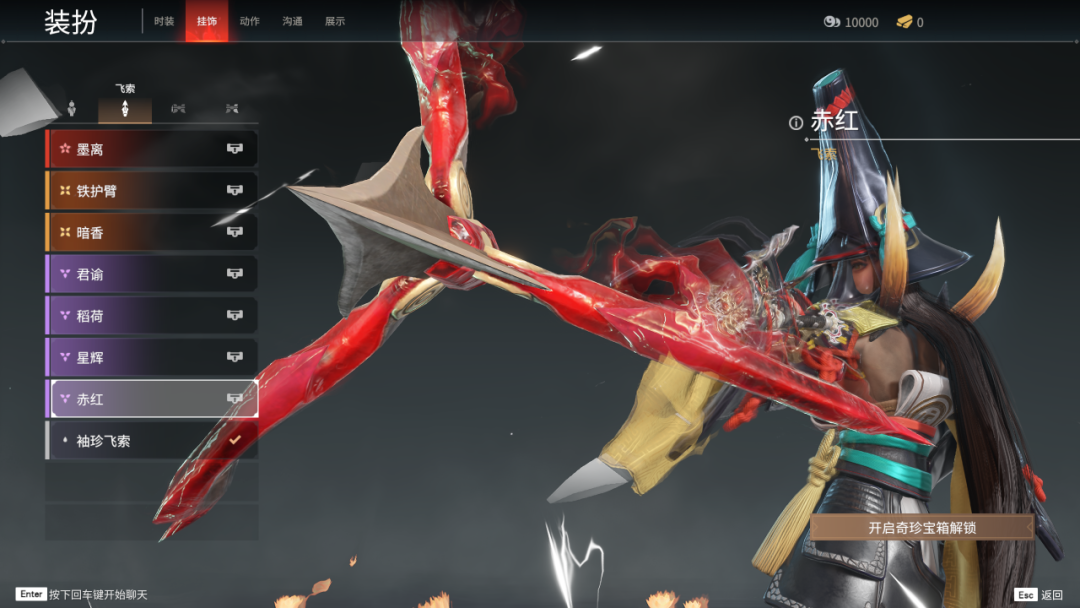Viewport: 1080px width, 608px height.
Task: Click the 开启奇珍宝箱解锁 unlock button
Action: click(x=921, y=527)
